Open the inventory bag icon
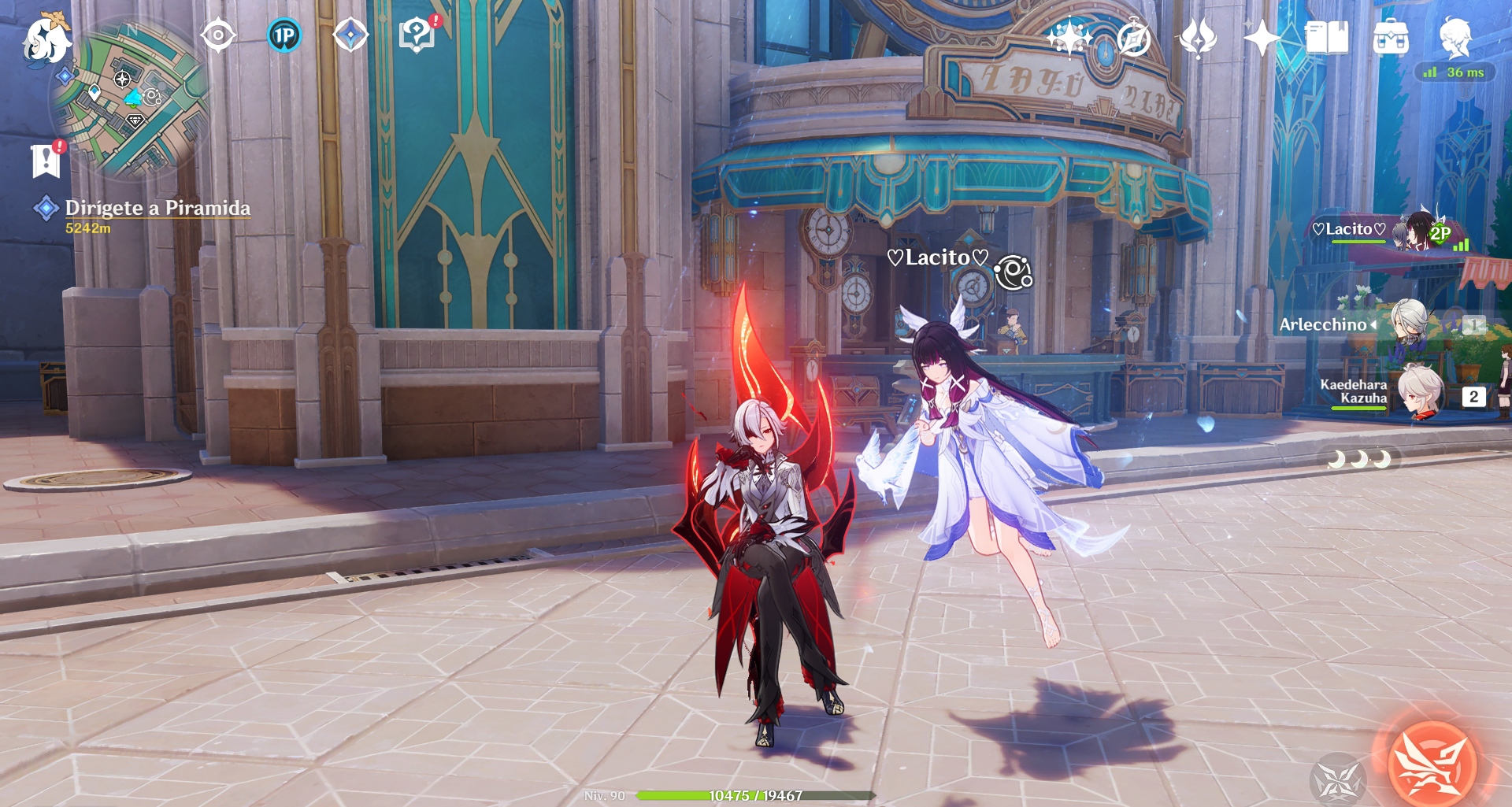This screenshot has height=807, width=1512. [x=1391, y=38]
